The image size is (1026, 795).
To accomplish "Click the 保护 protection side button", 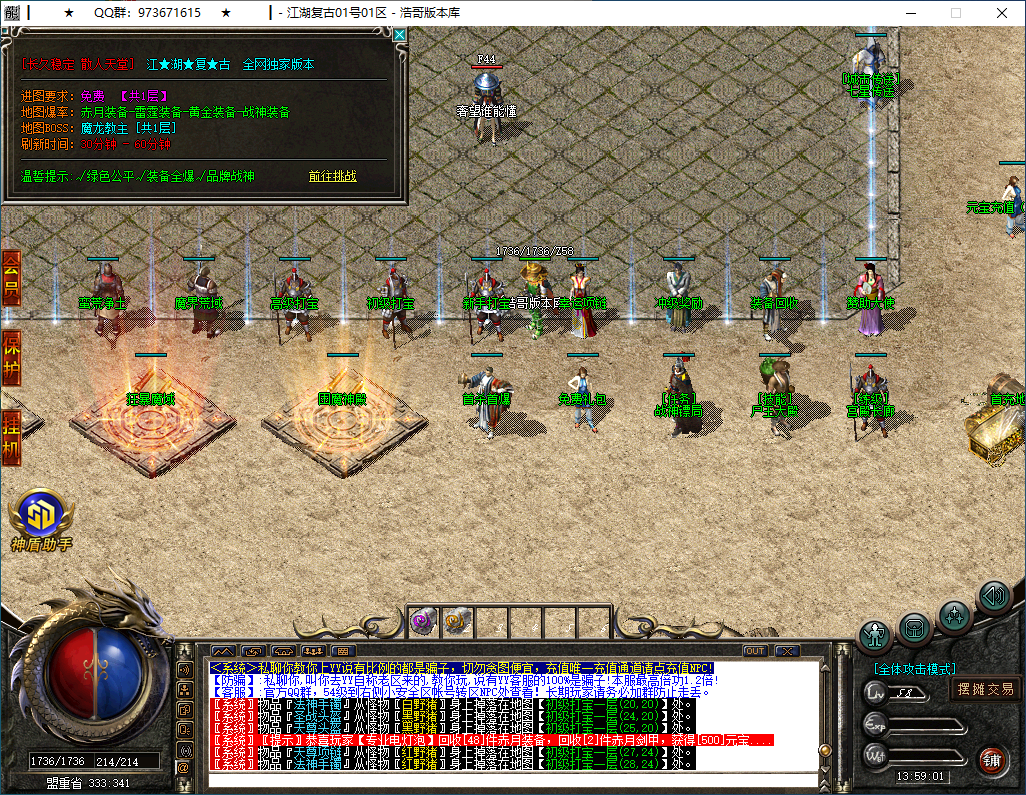I will (11, 358).
